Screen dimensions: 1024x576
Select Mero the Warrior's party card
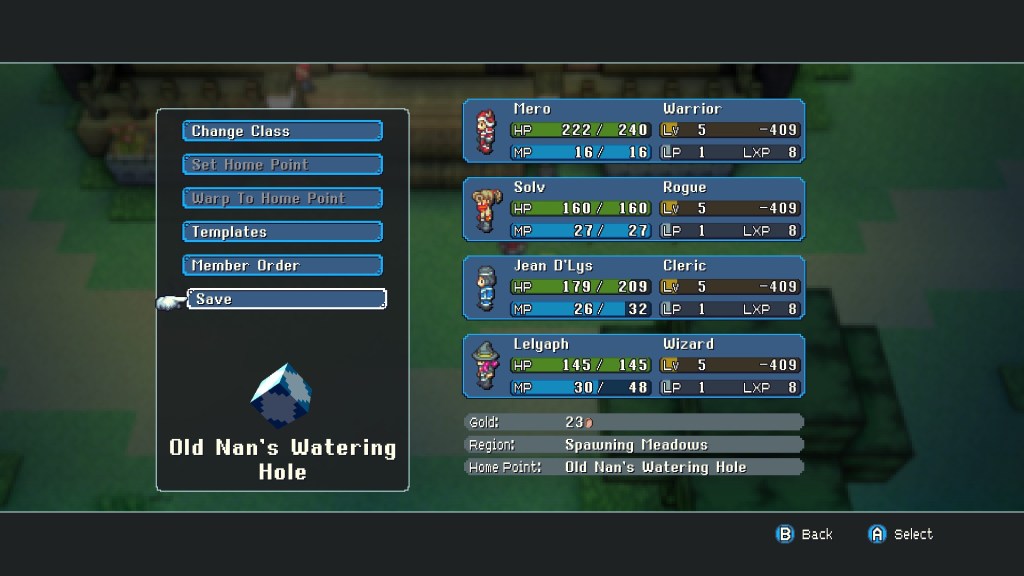pos(634,131)
